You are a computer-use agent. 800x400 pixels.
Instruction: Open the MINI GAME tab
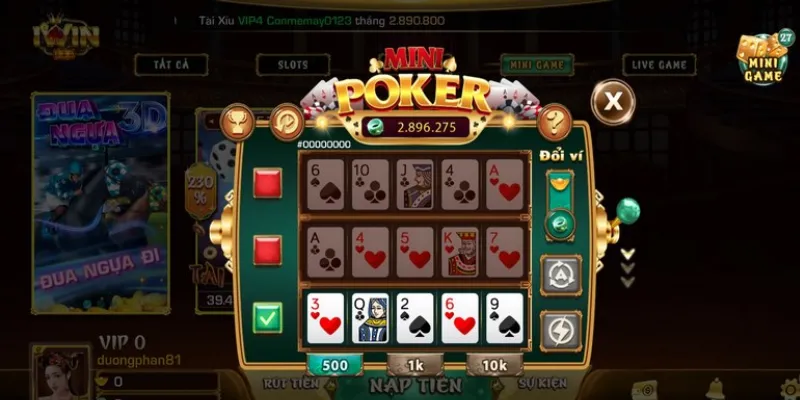(x=536, y=65)
